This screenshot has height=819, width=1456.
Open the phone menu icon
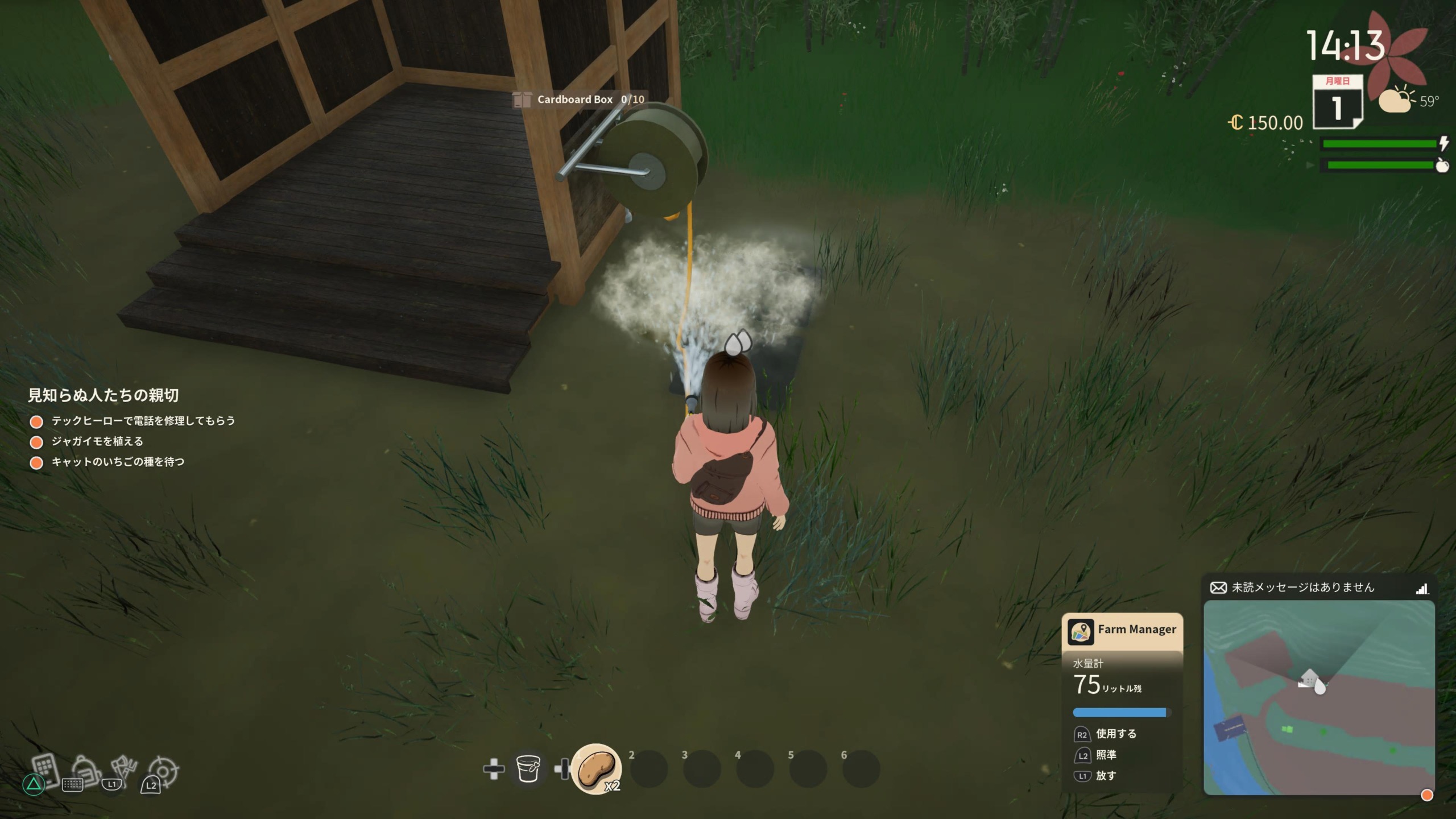(45, 768)
